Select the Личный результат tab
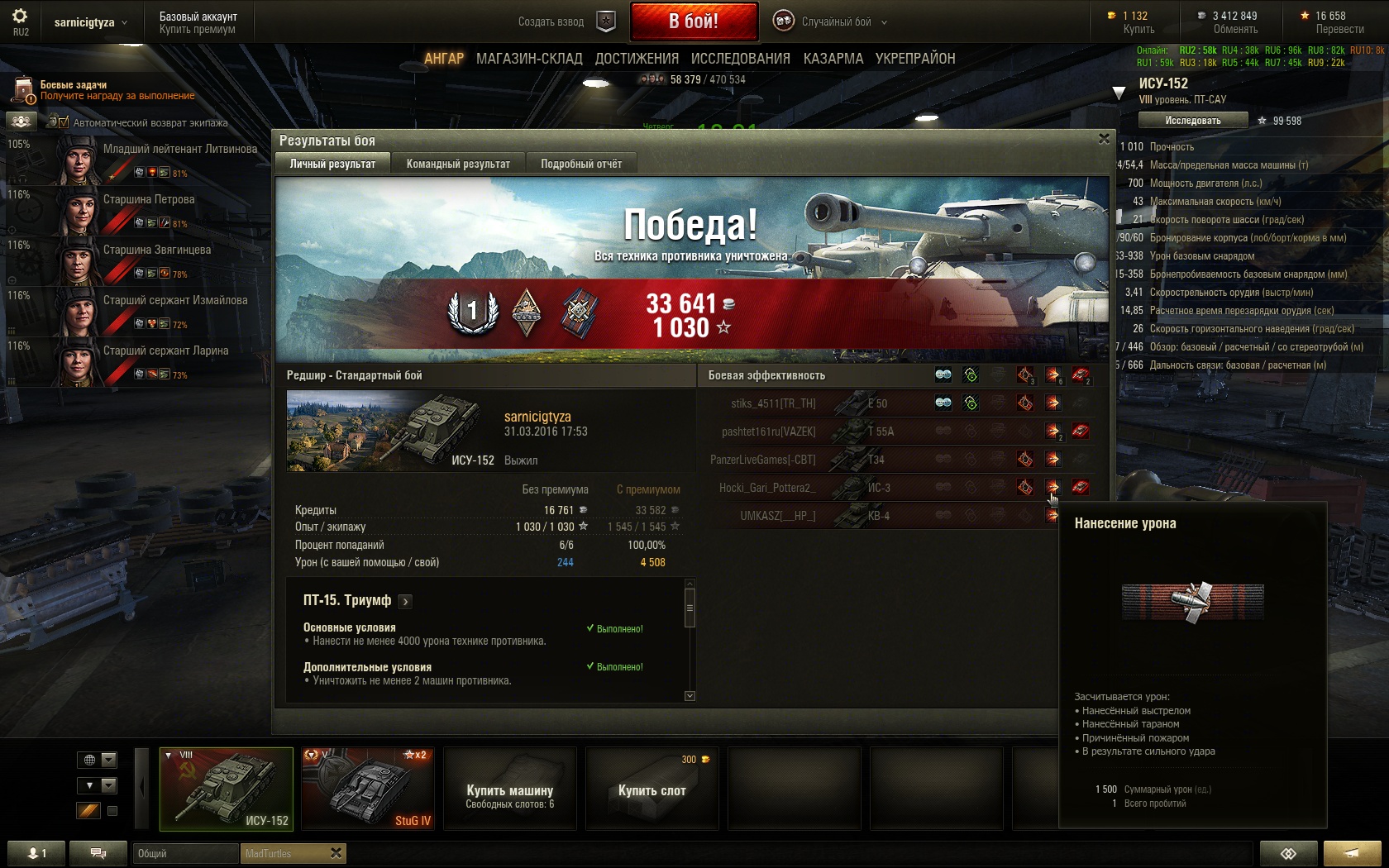The width and height of the screenshot is (1389, 868). tap(332, 164)
